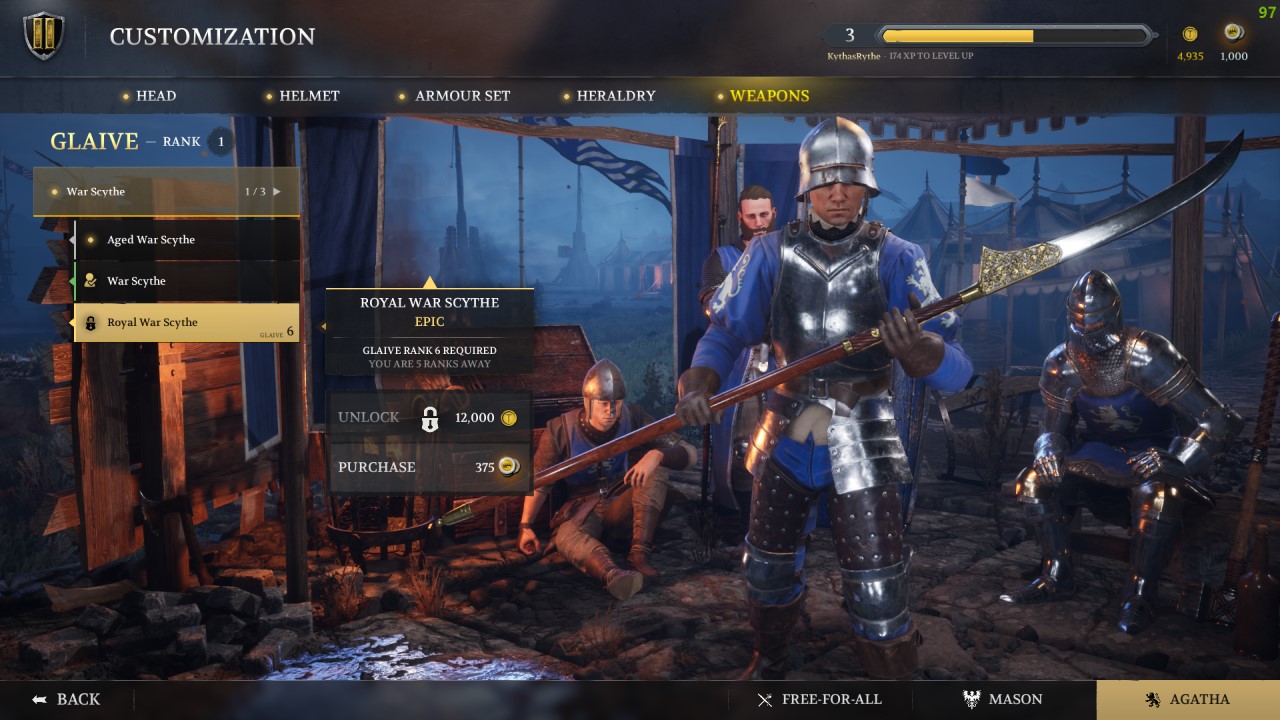Select the Agatha faction tab
The width and height of the screenshot is (1280, 720).
1185,699
